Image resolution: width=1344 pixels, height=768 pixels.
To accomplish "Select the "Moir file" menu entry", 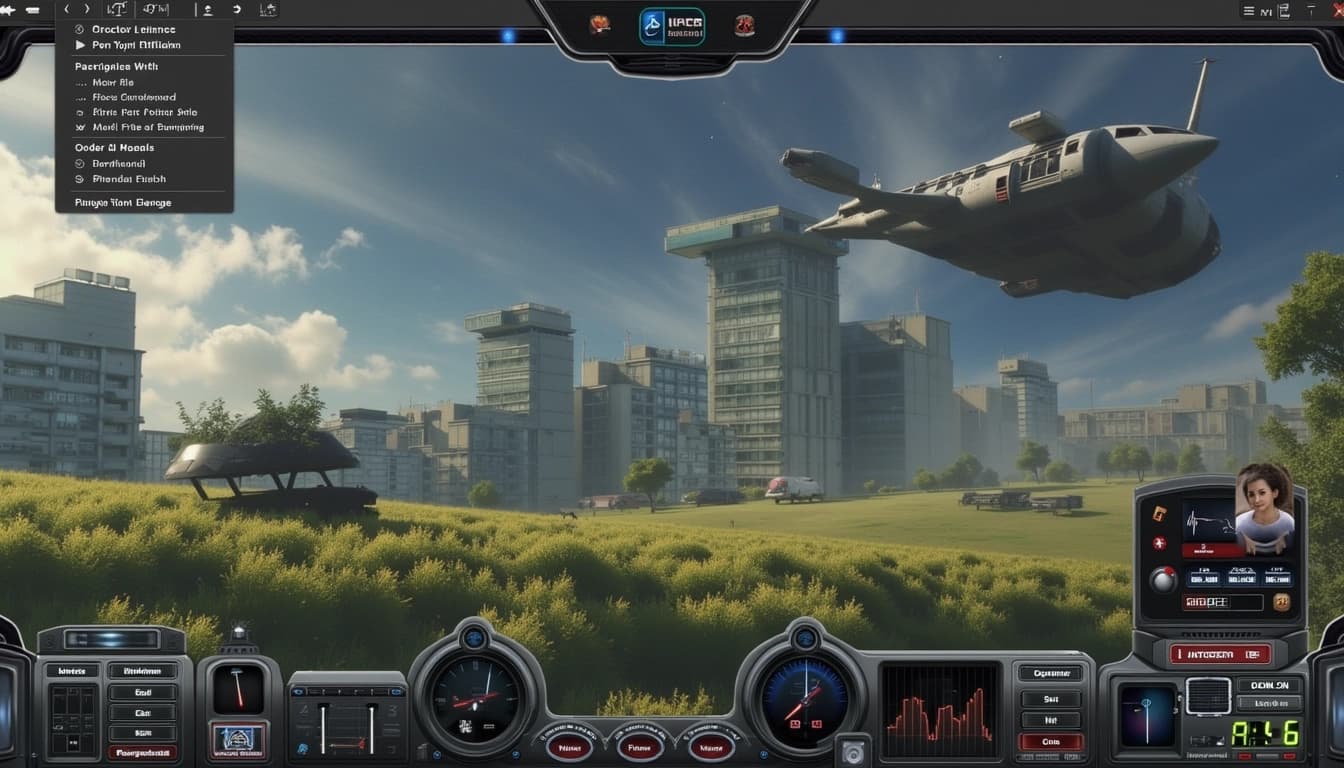I will click(112, 83).
